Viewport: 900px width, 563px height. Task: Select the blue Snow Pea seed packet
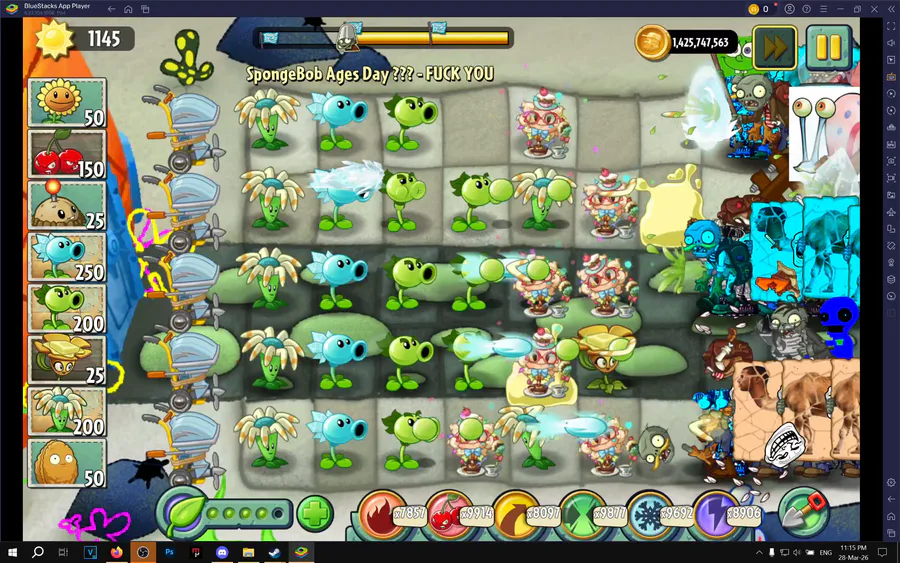click(67, 257)
